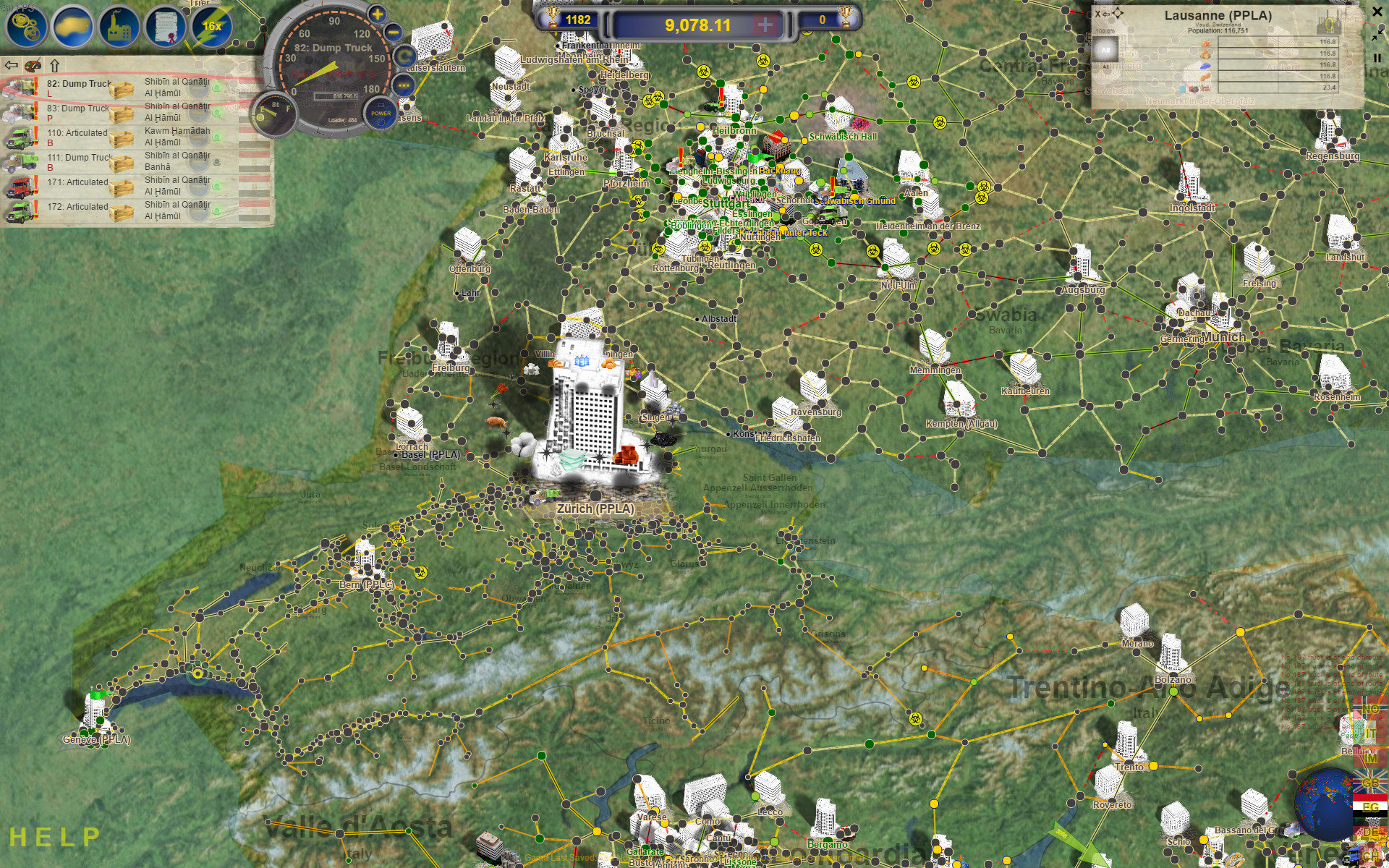Image resolution: width=1389 pixels, height=868 pixels.
Task: Switch to the 'All' cargo filter on Lausanne panel
Action: click(x=1105, y=49)
